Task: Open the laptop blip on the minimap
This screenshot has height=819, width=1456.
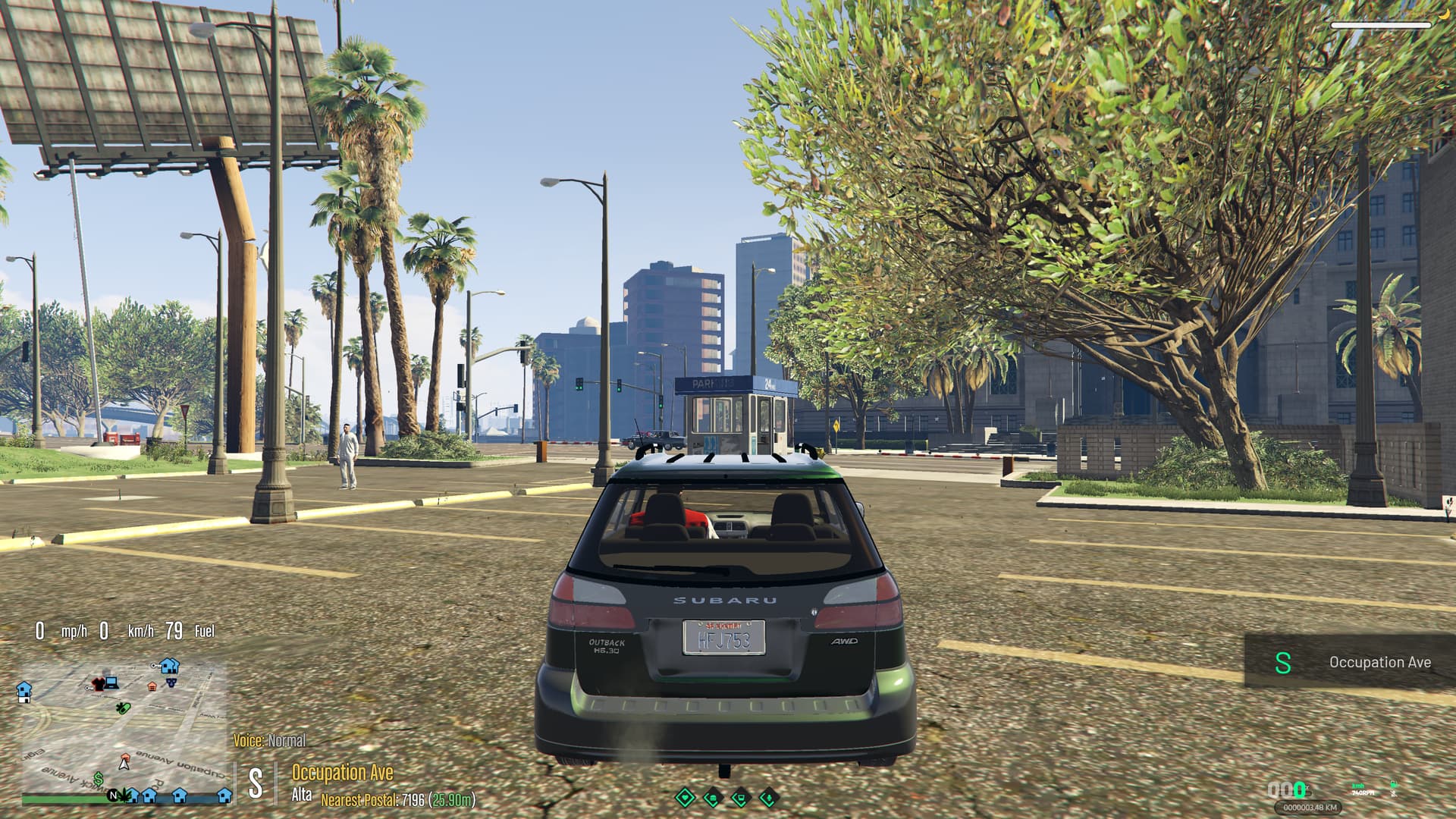Action: pyautogui.click(x=111, y=683)
